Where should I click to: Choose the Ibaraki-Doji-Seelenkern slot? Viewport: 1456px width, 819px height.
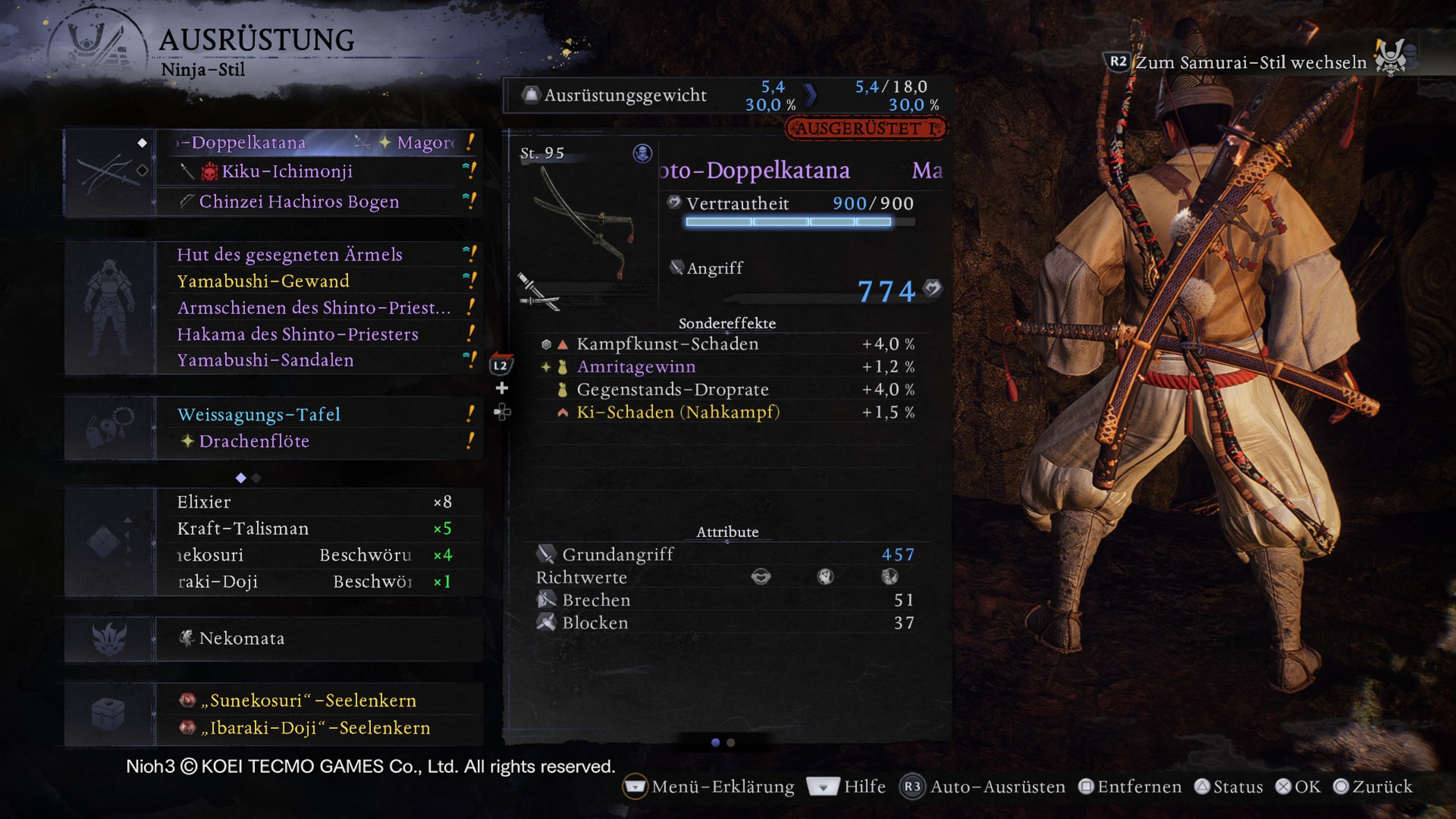tap(318, 727)
